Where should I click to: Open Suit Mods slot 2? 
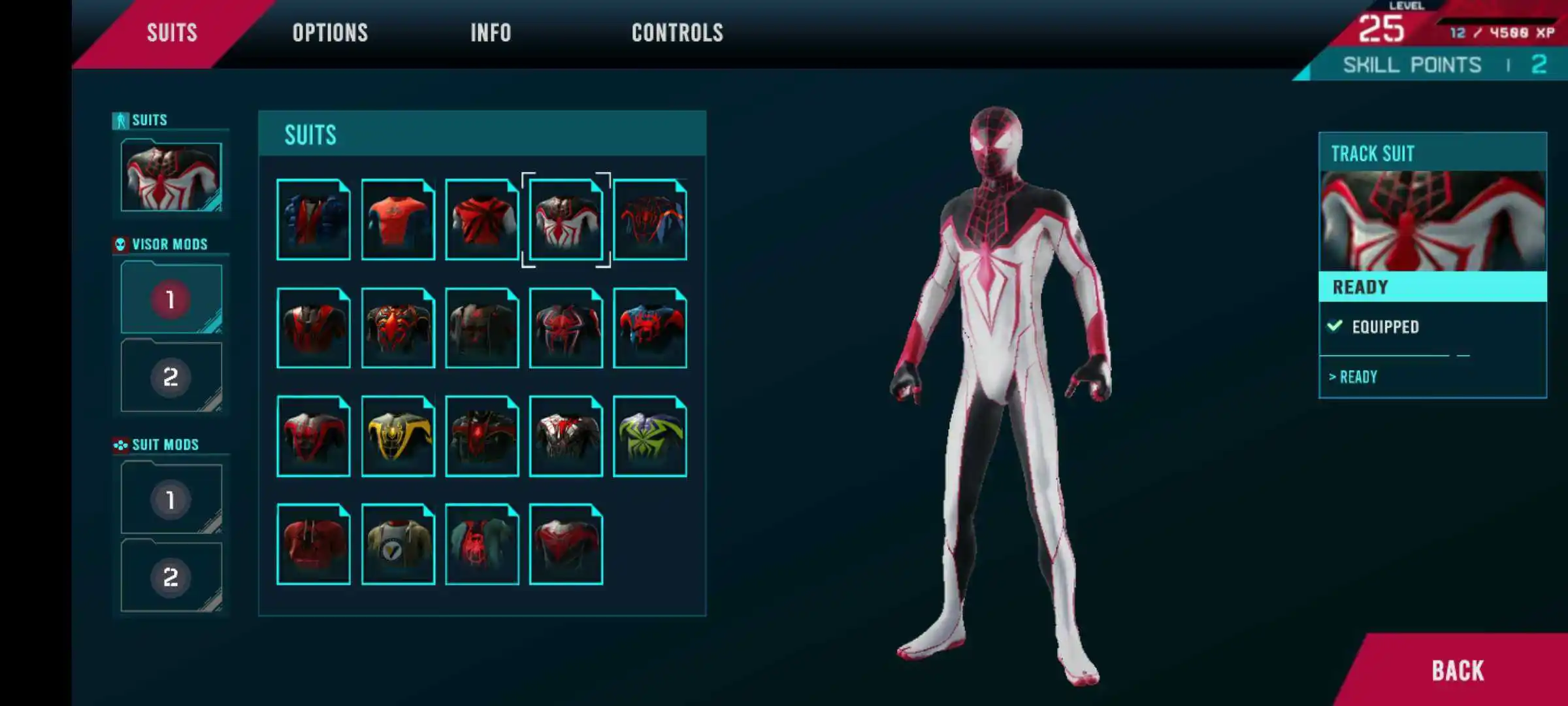tap(171, 577)
